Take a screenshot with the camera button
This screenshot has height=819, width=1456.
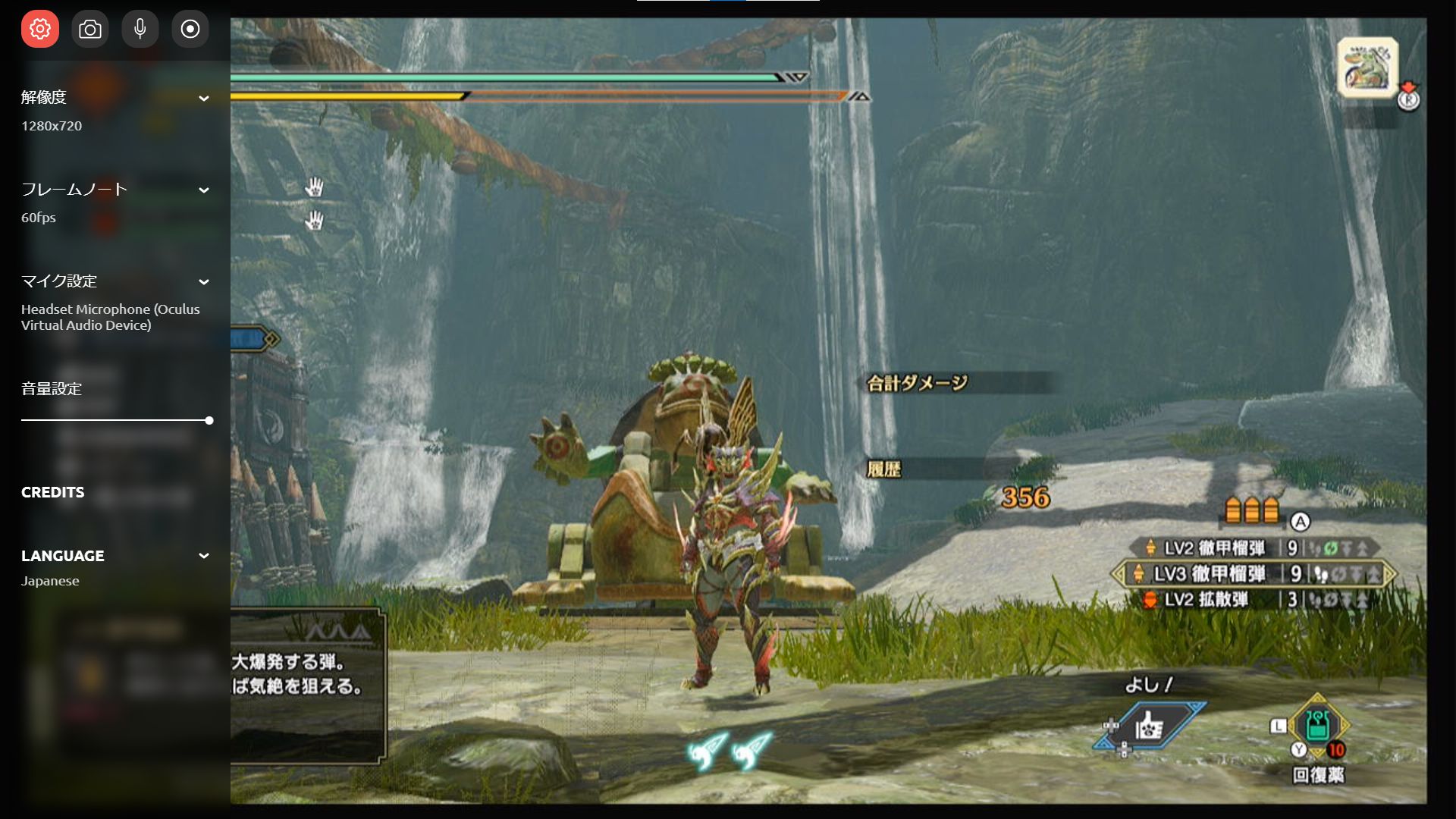point(90,29)
